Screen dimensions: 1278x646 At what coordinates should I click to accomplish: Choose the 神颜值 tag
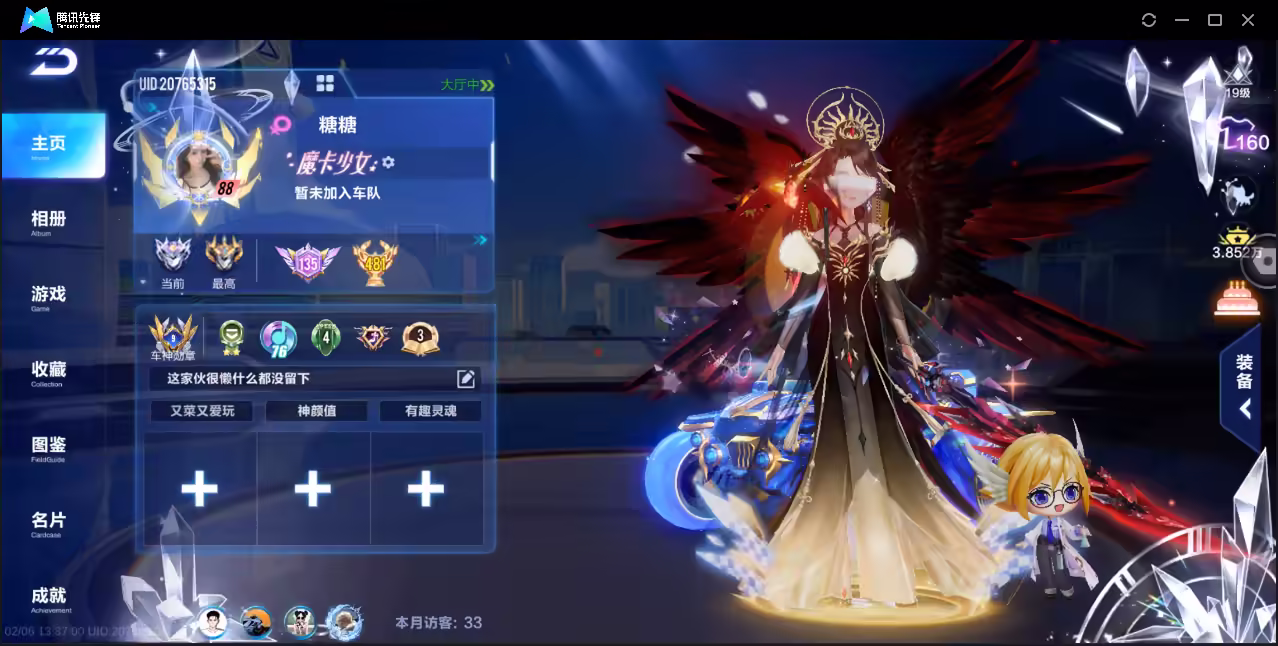click(x=316, y=411)
